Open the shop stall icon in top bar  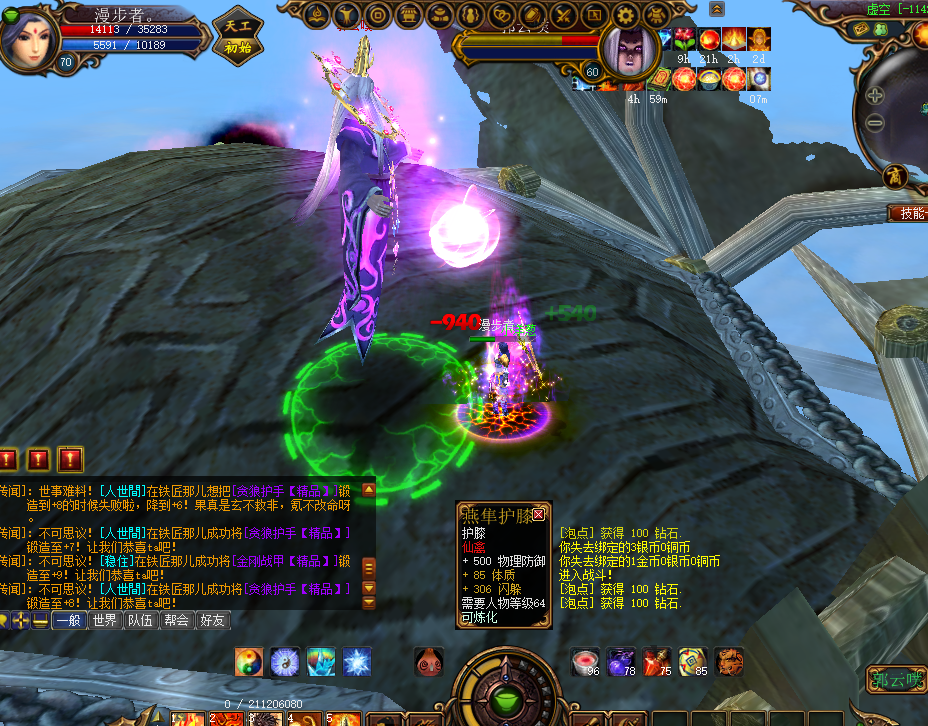pos(409,15)
